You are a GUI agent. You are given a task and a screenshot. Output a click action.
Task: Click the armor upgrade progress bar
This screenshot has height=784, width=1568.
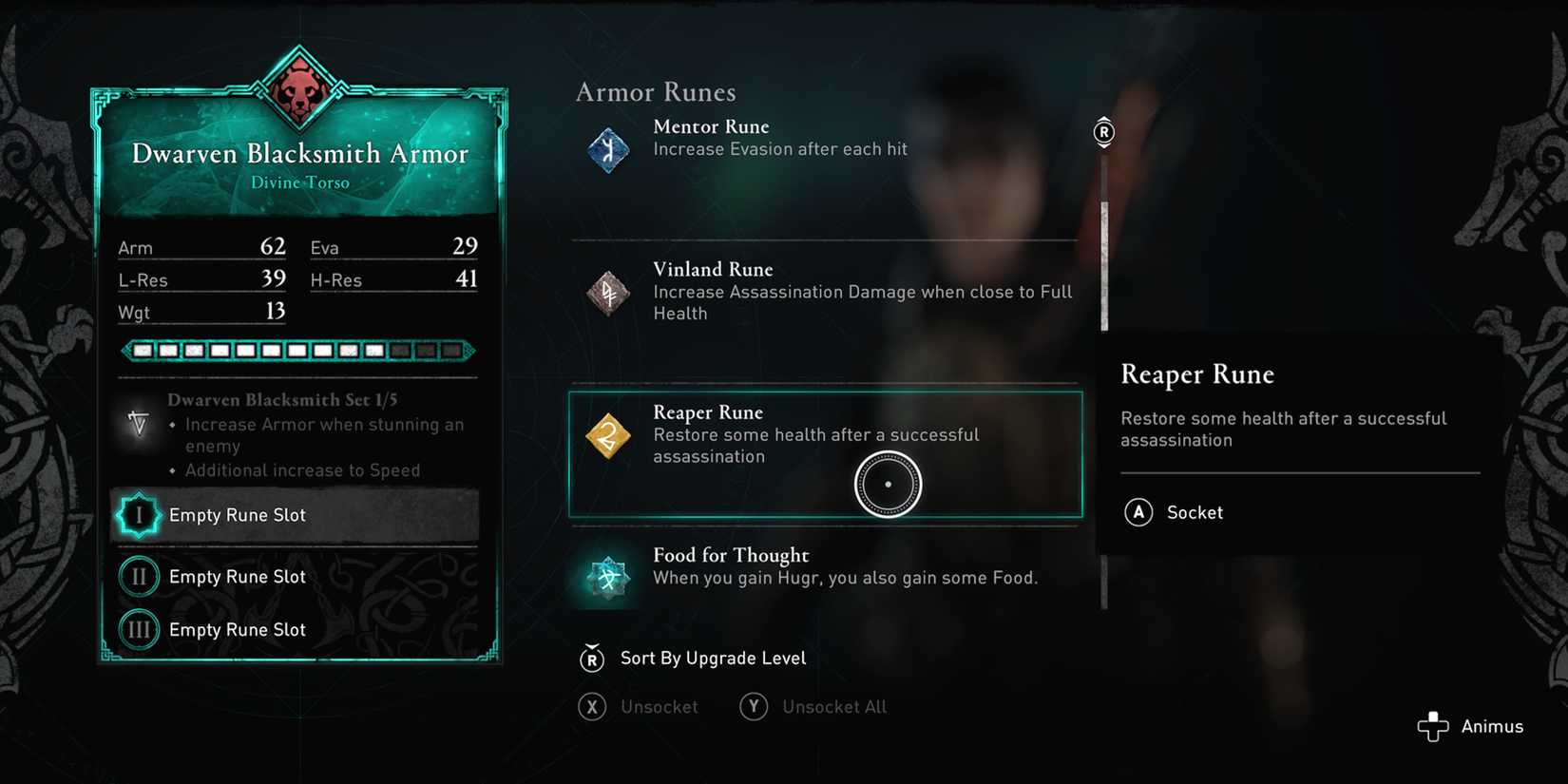pos(299,351)
